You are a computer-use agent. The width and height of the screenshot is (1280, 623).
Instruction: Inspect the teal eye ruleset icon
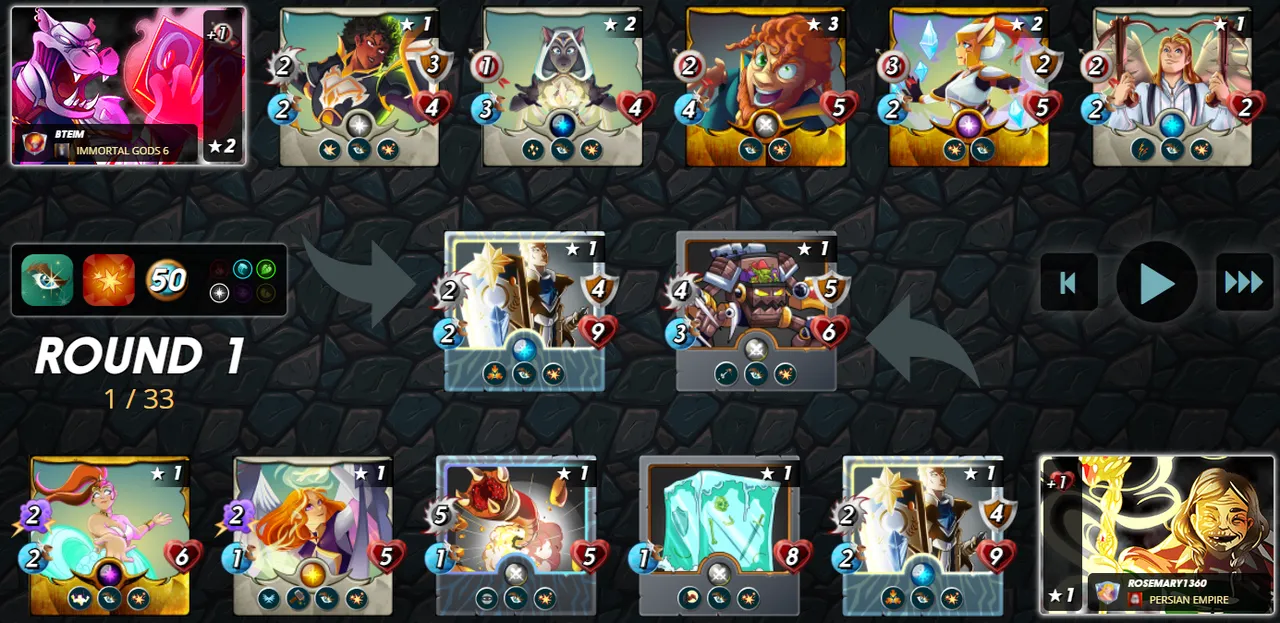click(x=46, y=280)
